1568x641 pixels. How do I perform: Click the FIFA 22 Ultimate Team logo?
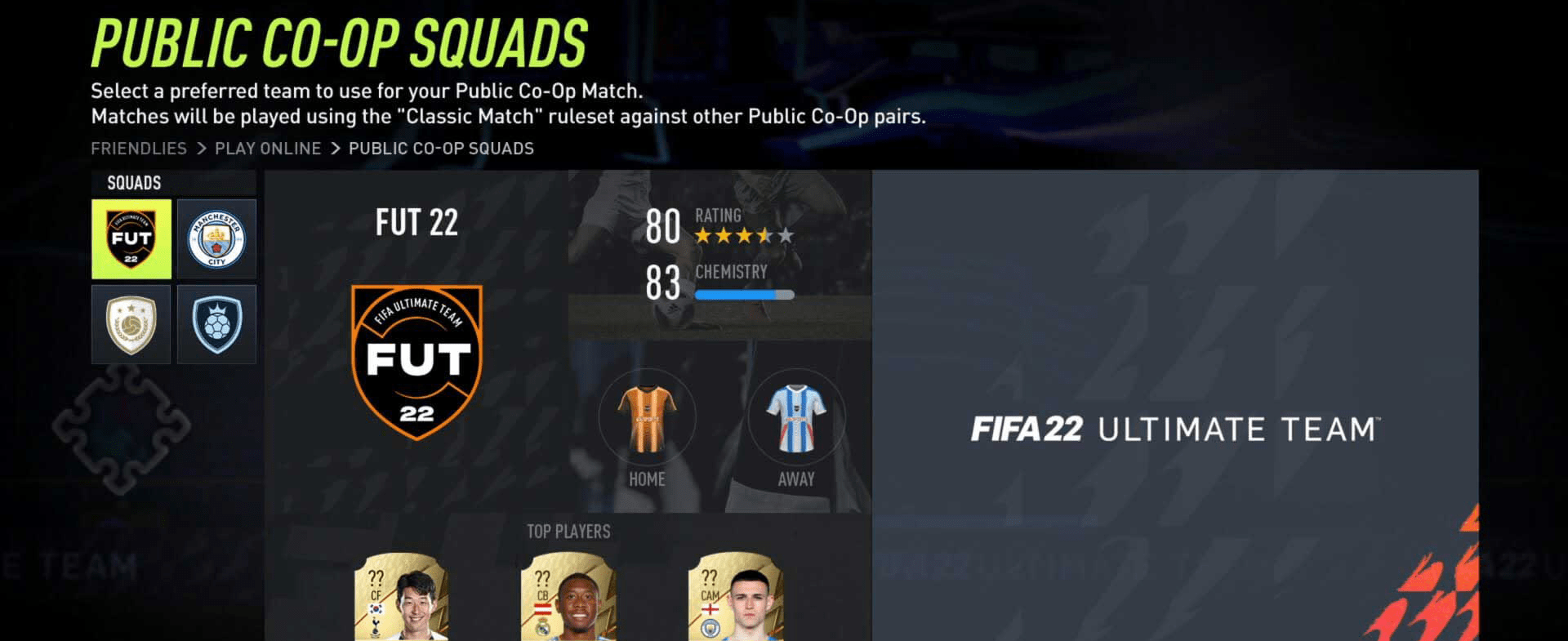pos(1176,429)
